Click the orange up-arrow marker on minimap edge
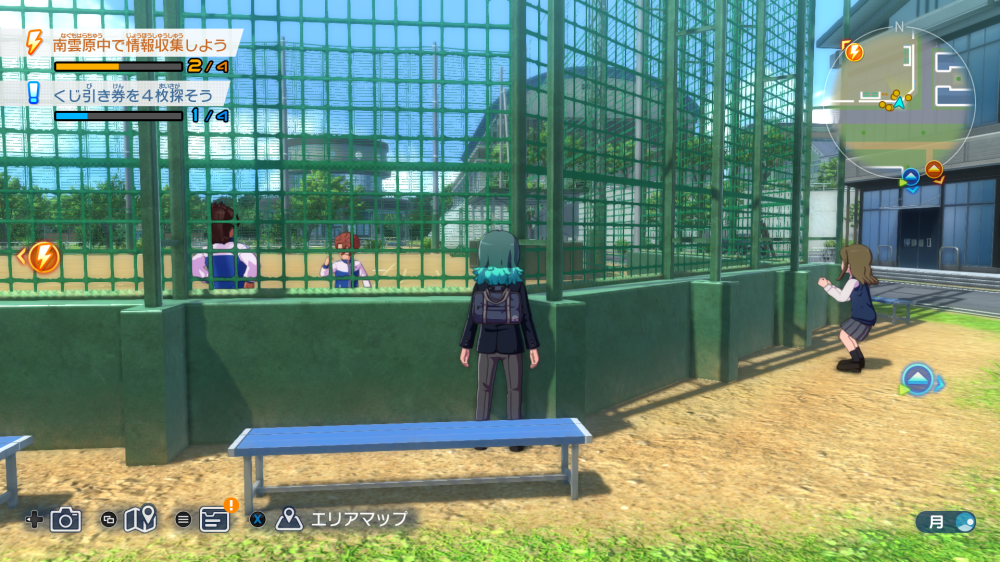Viewport: 1000px width, 562px height. [934, 169]
